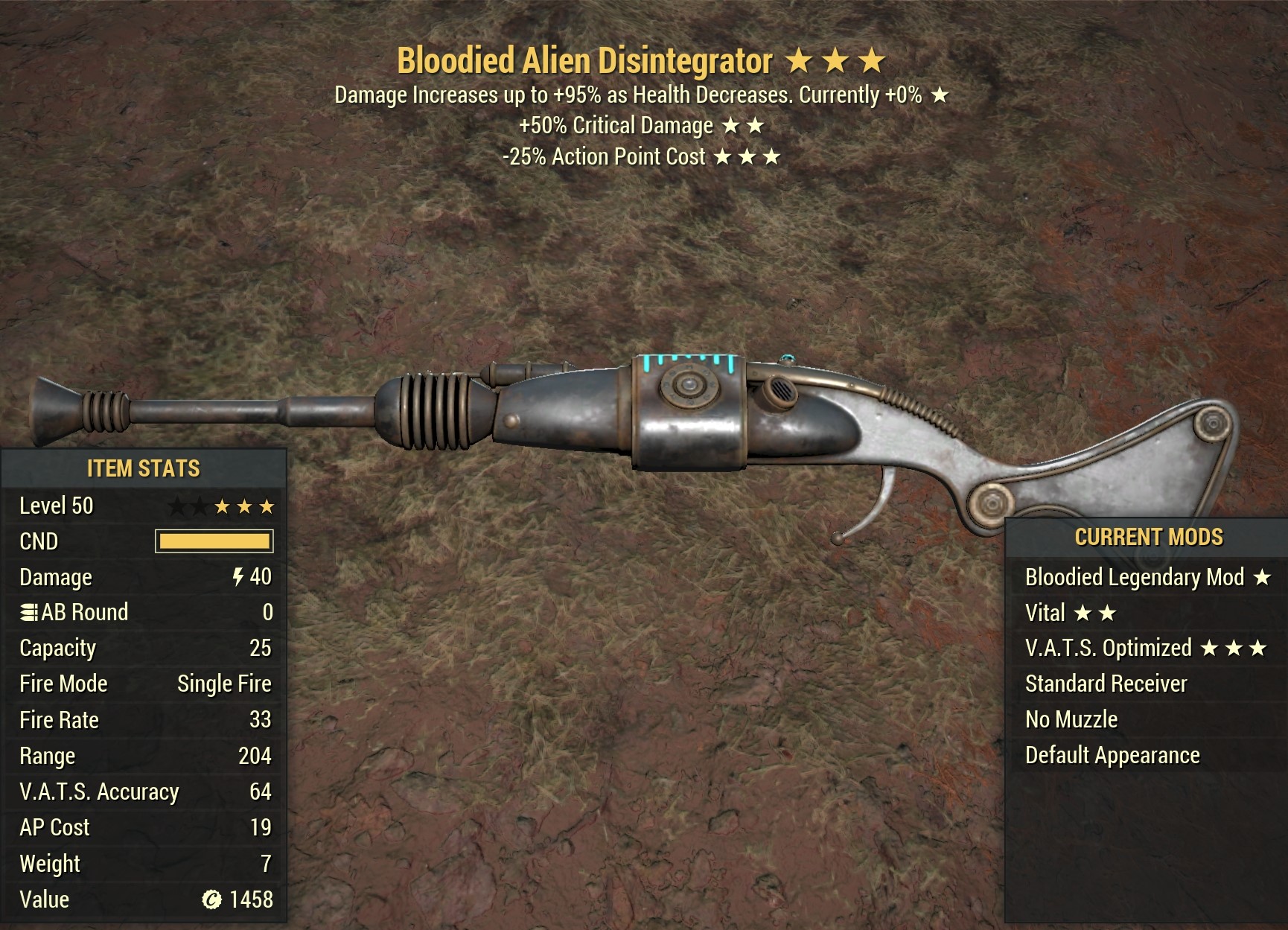Viewport: 1288px width, 930px height.
Task: Select the Default Appearance mod entry
Action: [1113, 755]
